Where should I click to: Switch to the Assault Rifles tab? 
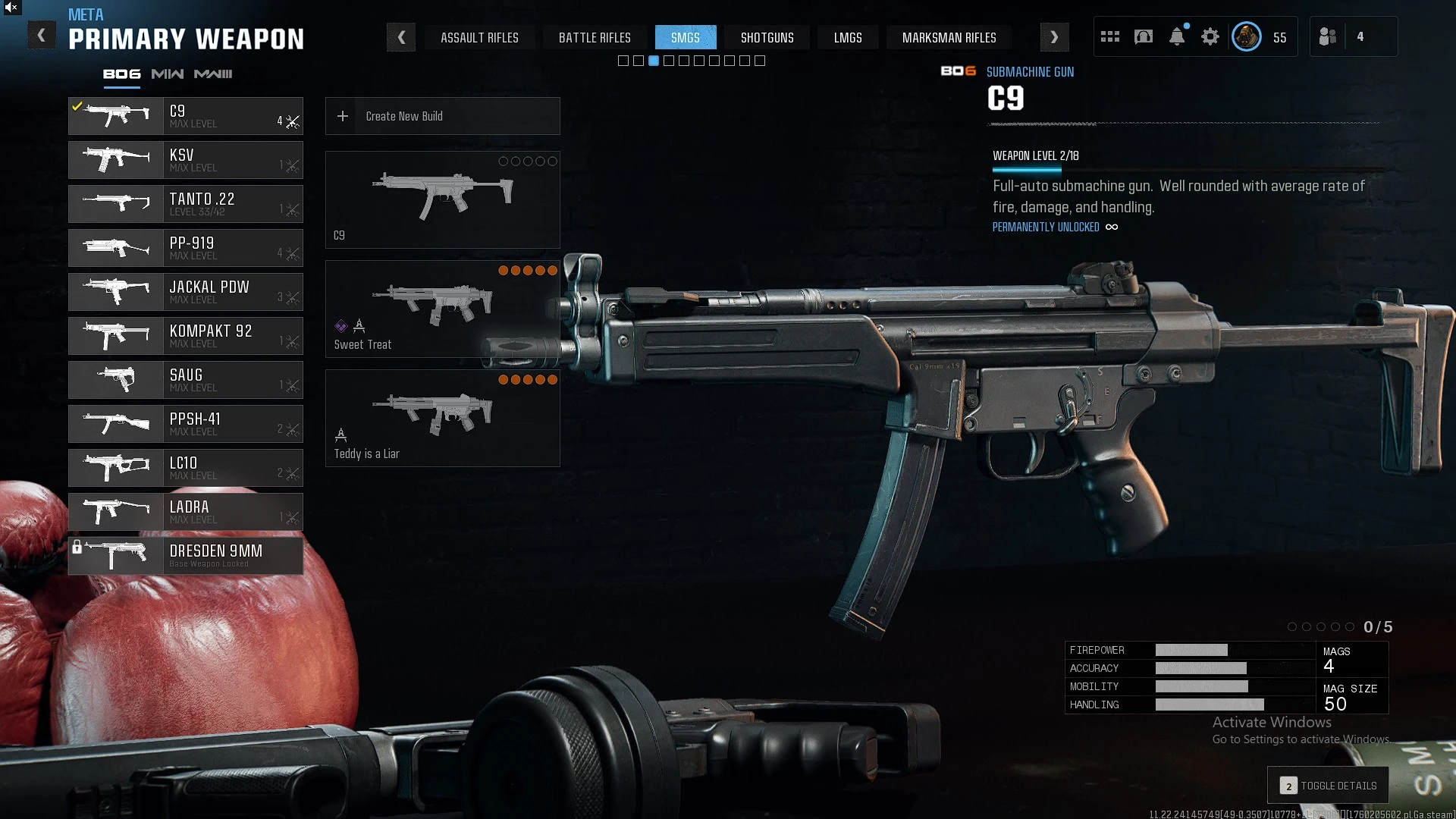click(x=479, y=38)
